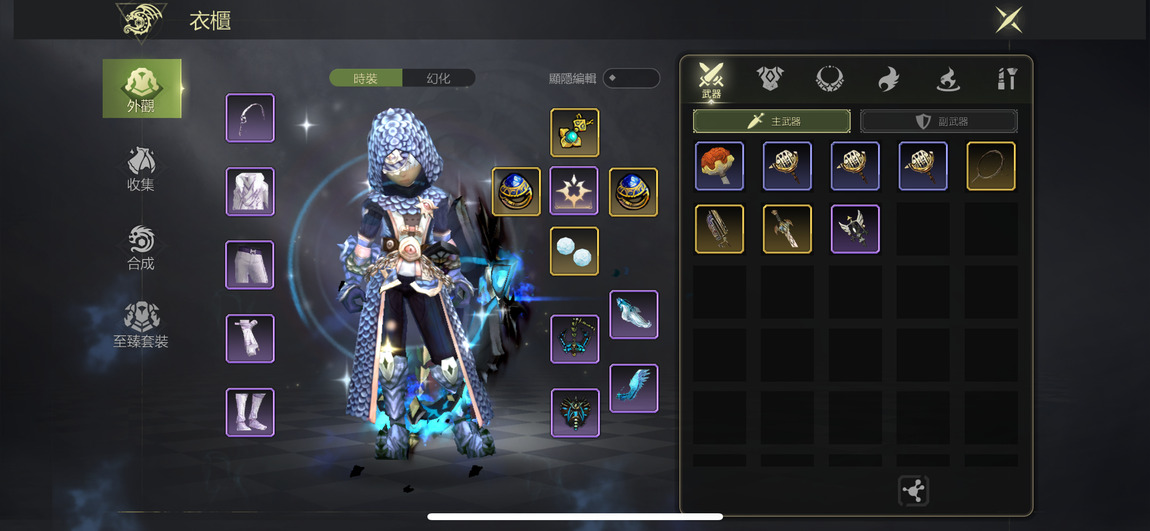
Task: Select the 副武器 sub weapon tab
Action: click(939, 121)
